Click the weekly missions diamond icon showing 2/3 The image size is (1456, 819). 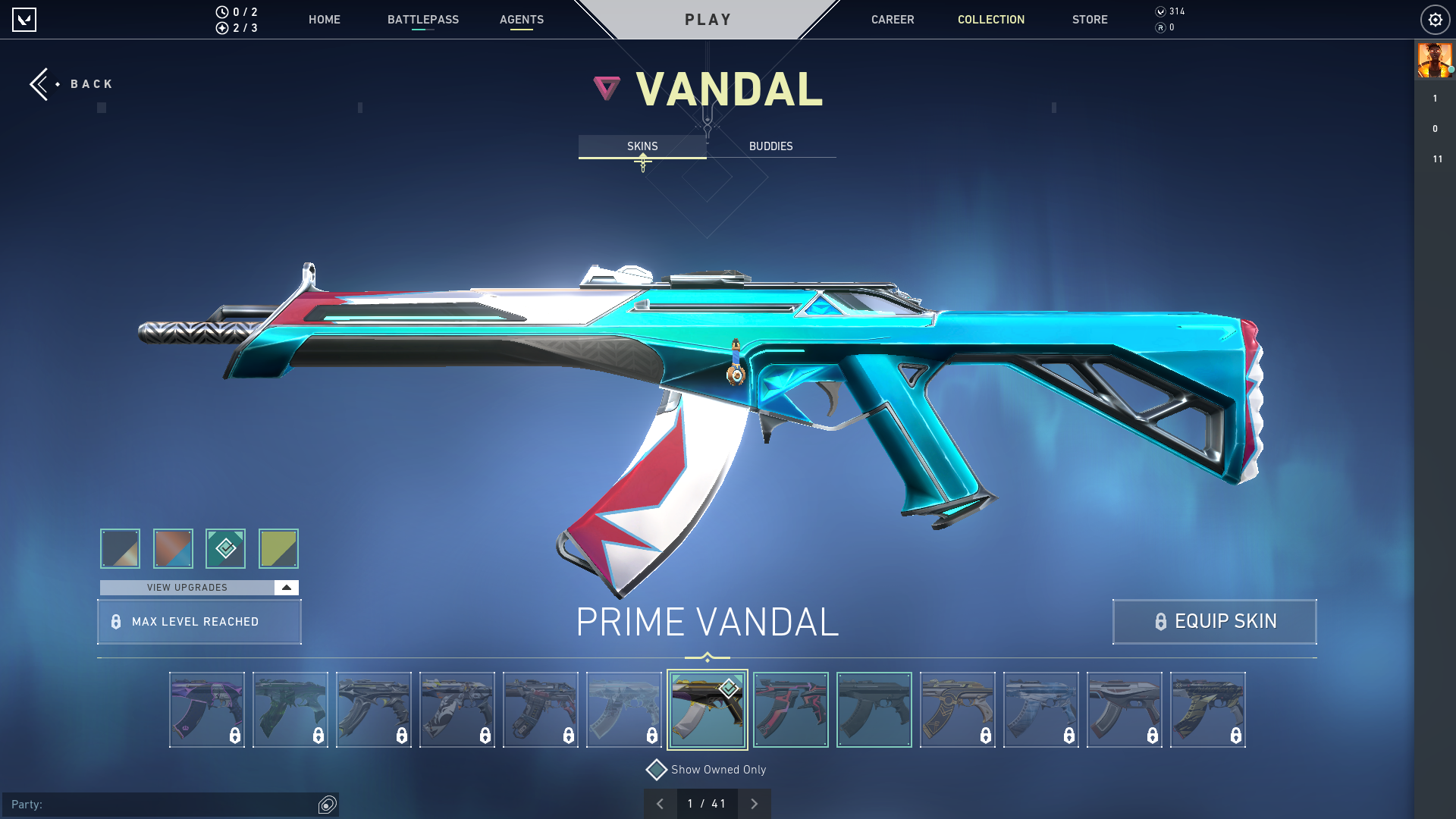[221, 29]
